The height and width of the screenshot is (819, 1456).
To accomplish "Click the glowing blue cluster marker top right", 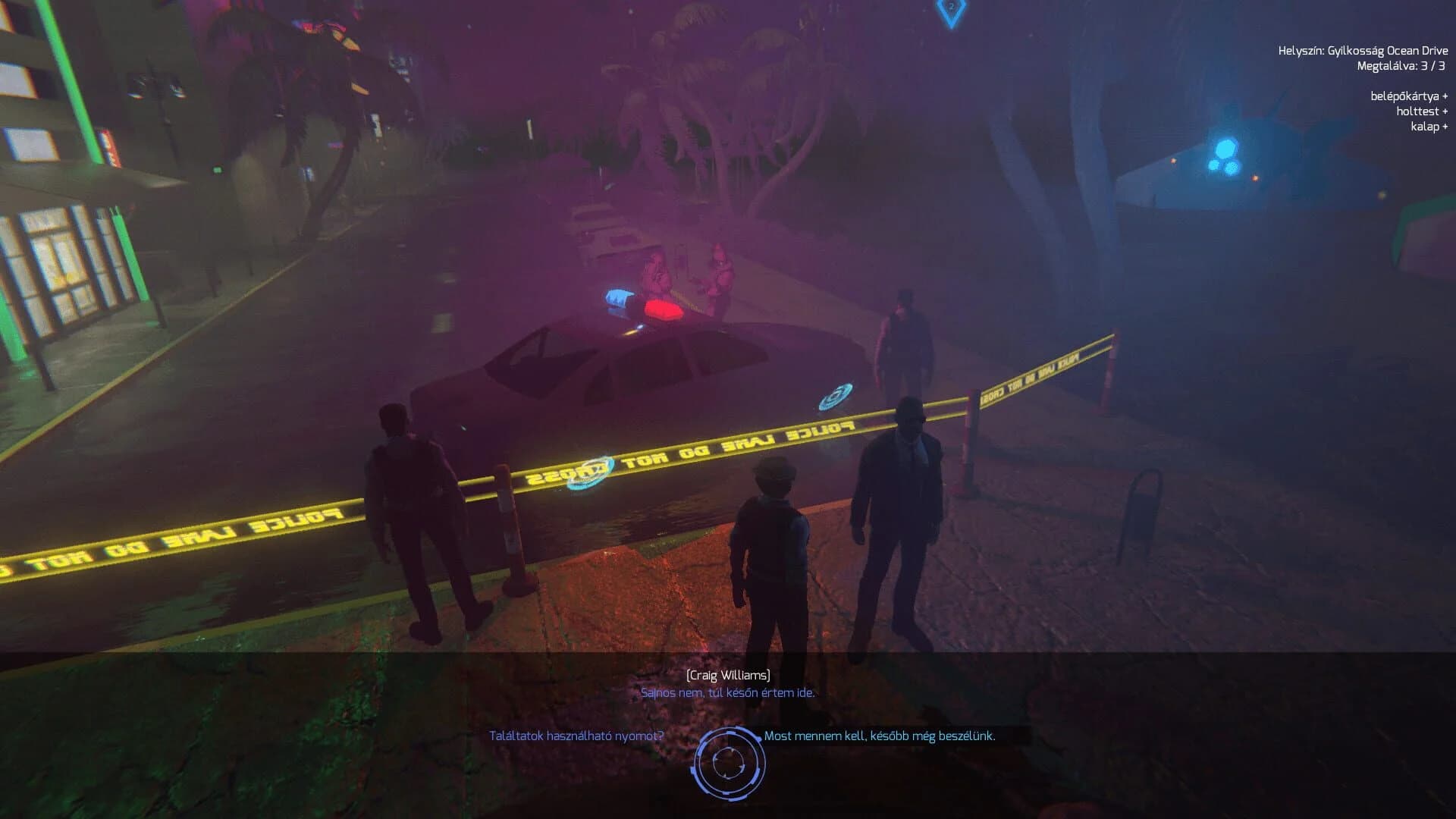I will [1225, 155].
